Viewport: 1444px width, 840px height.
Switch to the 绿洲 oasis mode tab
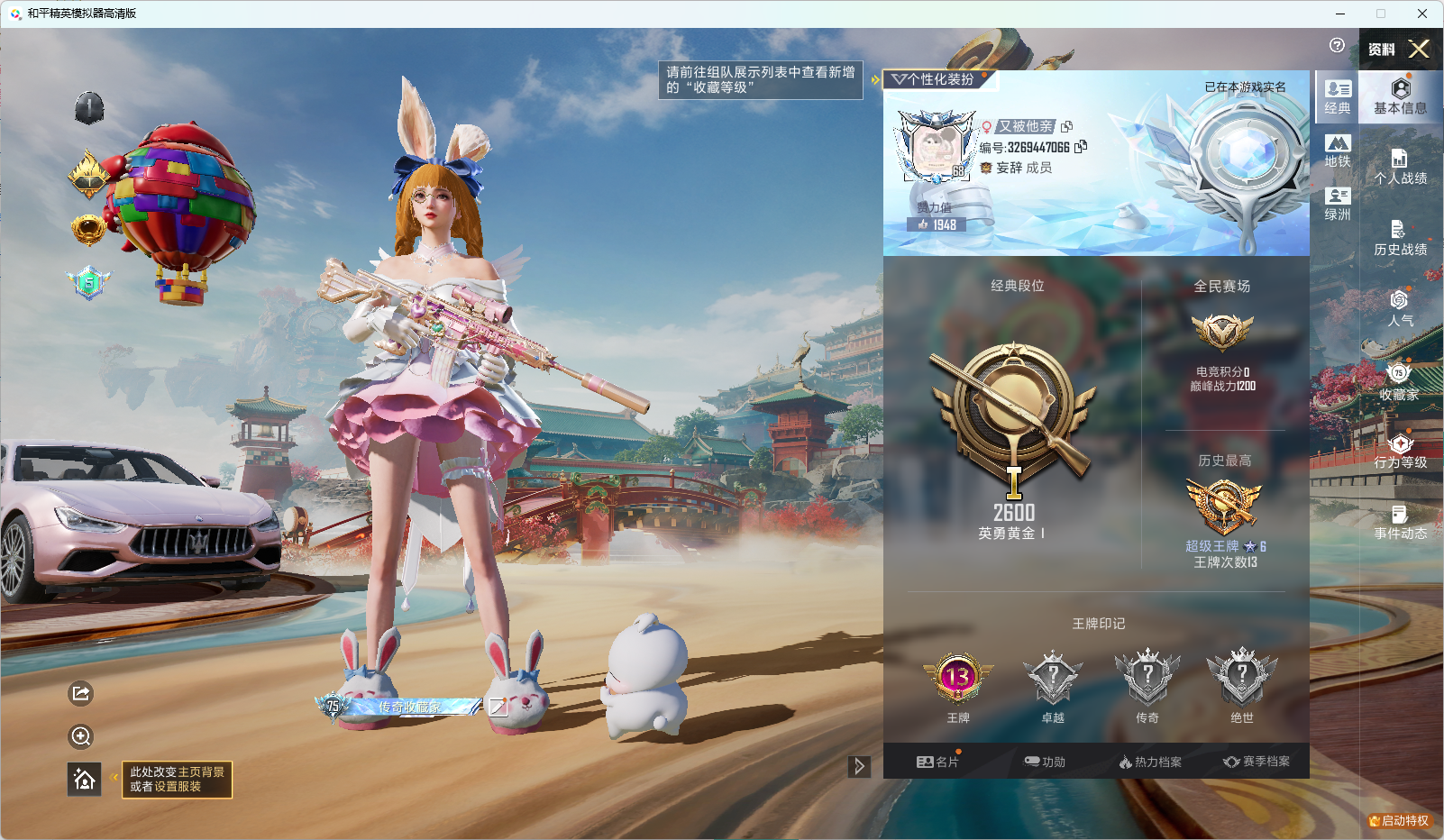tap(1338, 204)
